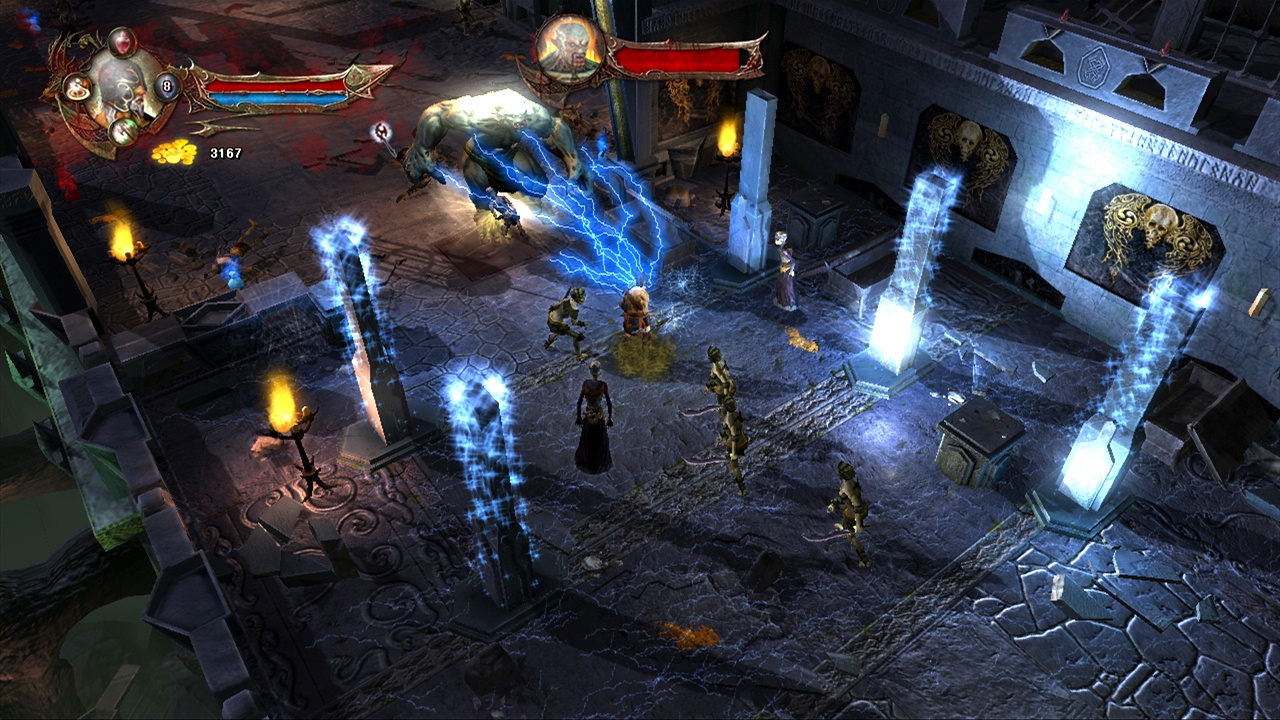Image resolution: width=1280 pixels, height=720 pixels.
Task: Click the robed figure near the central pillar
Action: (783, 270)
